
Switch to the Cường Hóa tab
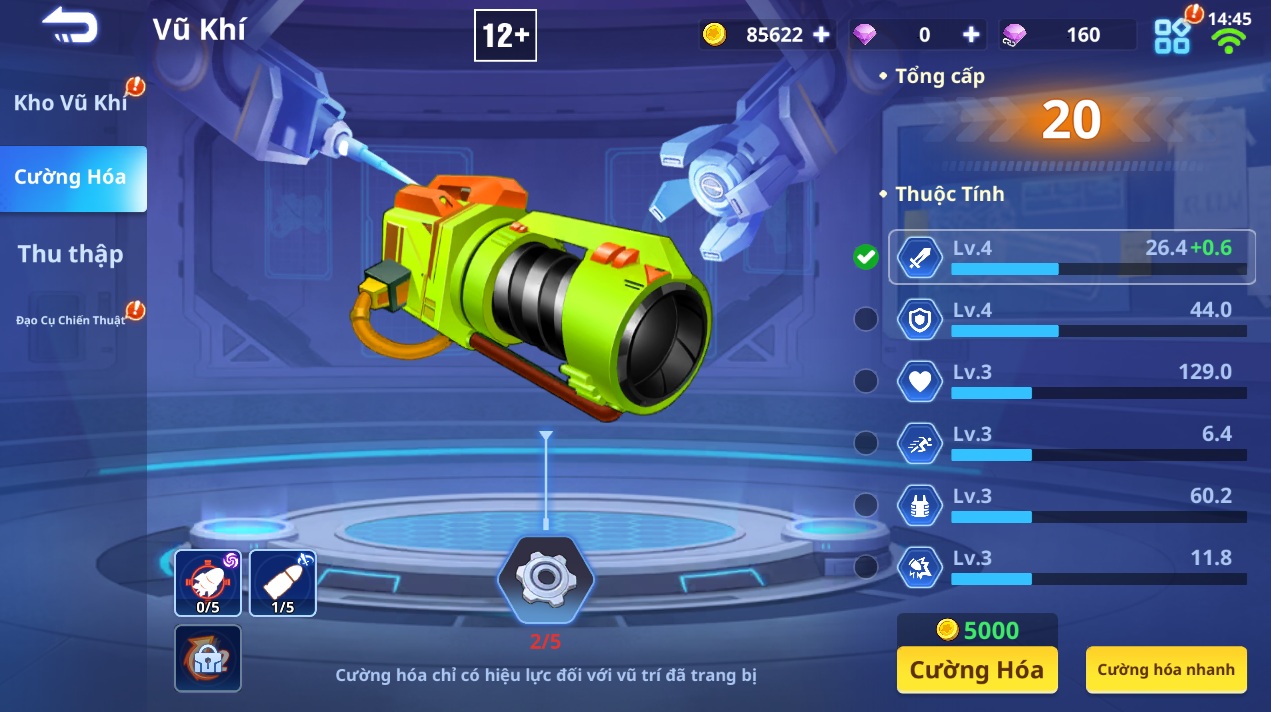point(72,178)
